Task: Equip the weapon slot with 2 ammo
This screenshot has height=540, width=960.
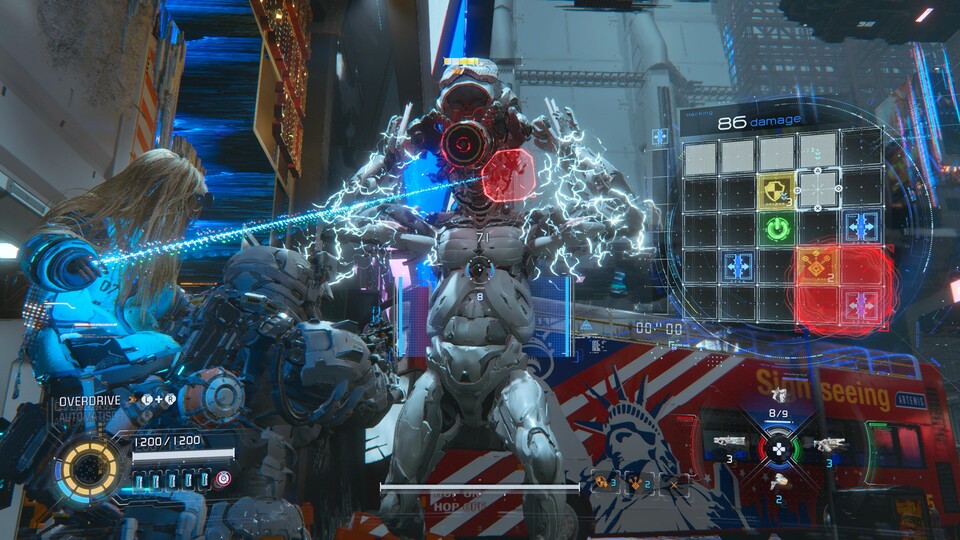Action: point(779,481)
